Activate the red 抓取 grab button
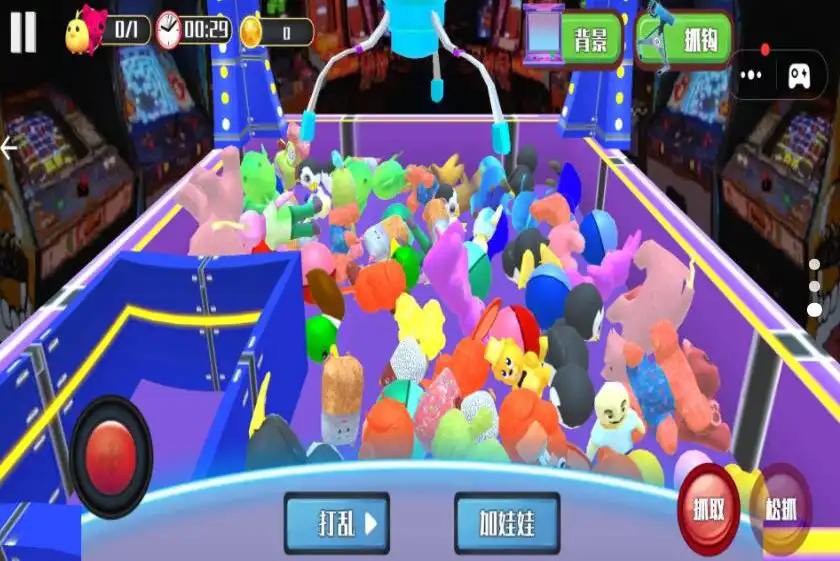The image size is (840, 561). (x=708, y=508)
